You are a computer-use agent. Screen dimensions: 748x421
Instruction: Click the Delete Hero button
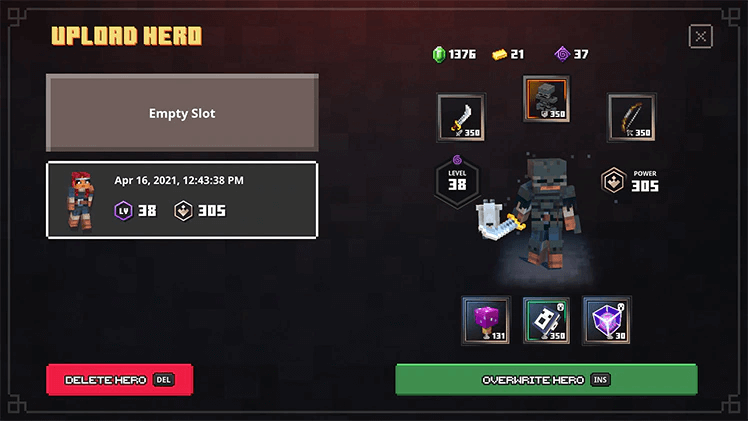click(x=119, y=380)
